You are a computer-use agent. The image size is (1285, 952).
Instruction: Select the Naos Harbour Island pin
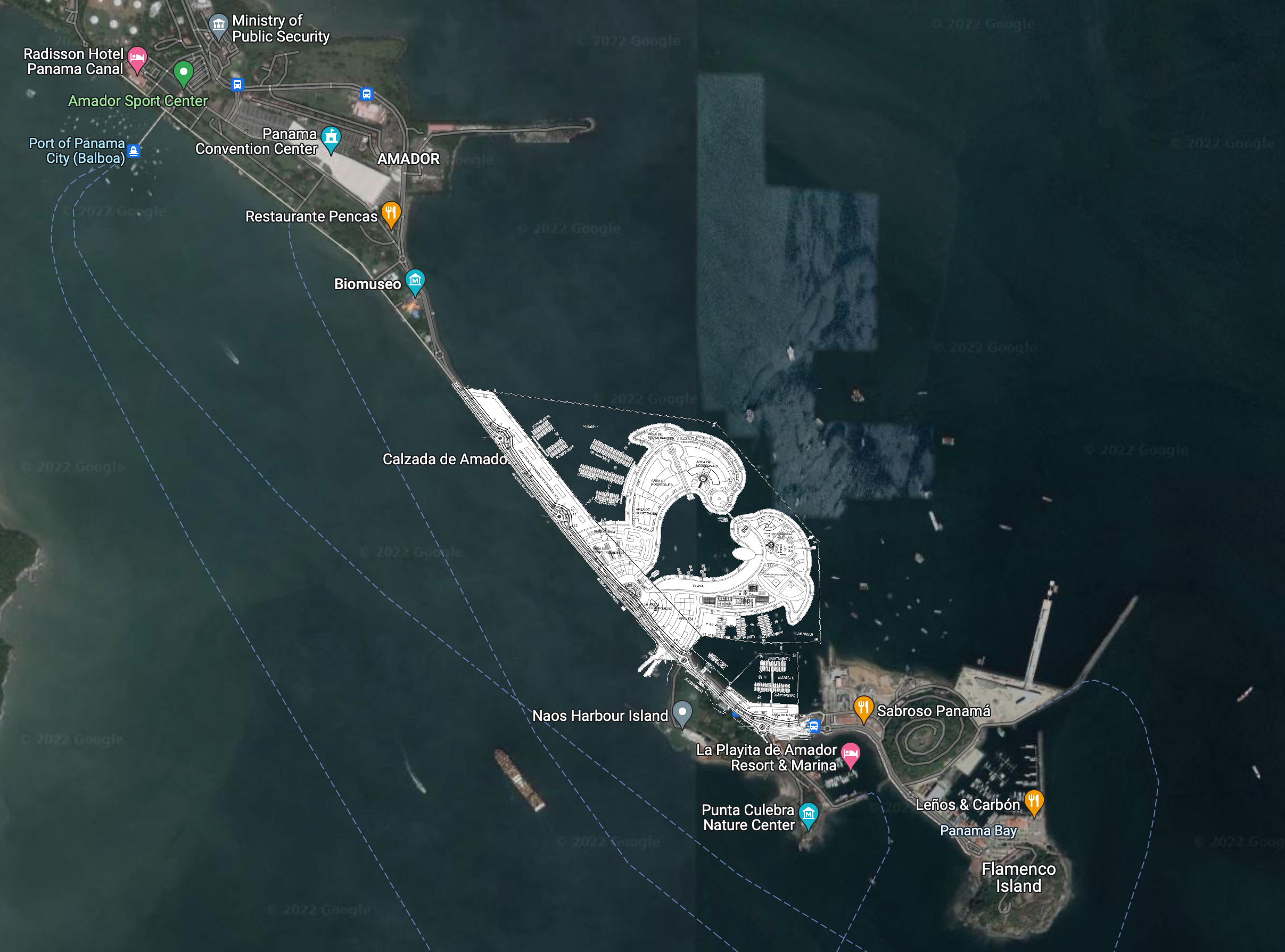click(682, 712)
